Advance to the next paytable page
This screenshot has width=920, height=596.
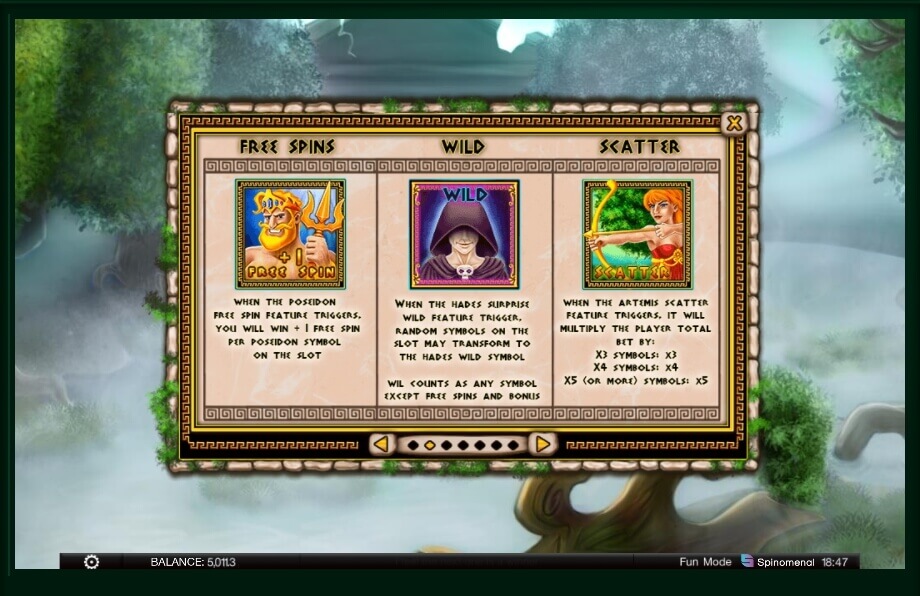pyautogui.click(x=541, y=443)
